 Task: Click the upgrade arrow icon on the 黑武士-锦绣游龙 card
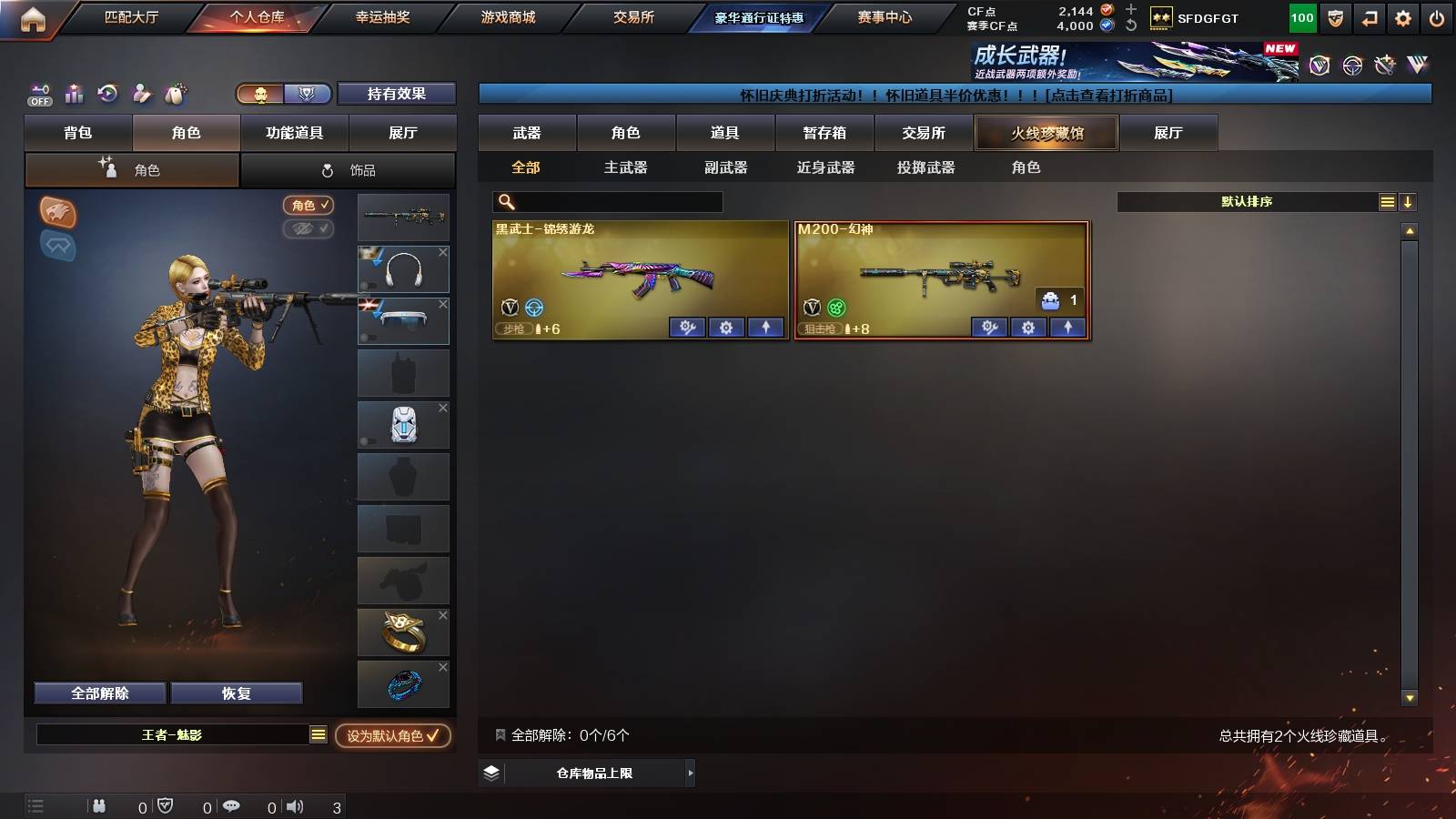tap(764, 328)
